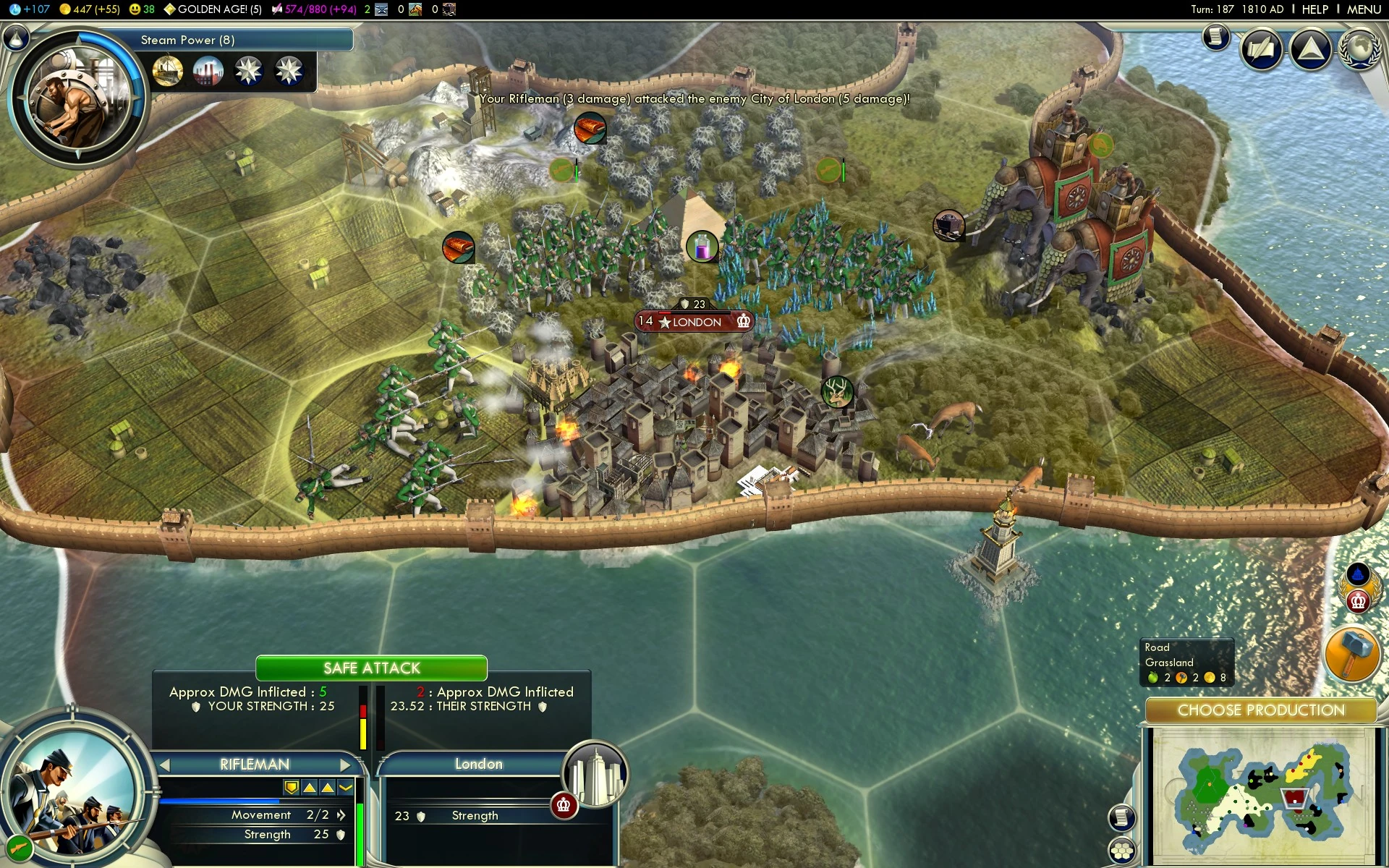Click the Golden Age diamond icon in top bar
The width and height of the screenshot is (1389, 868).
click(x=171, y=10)
